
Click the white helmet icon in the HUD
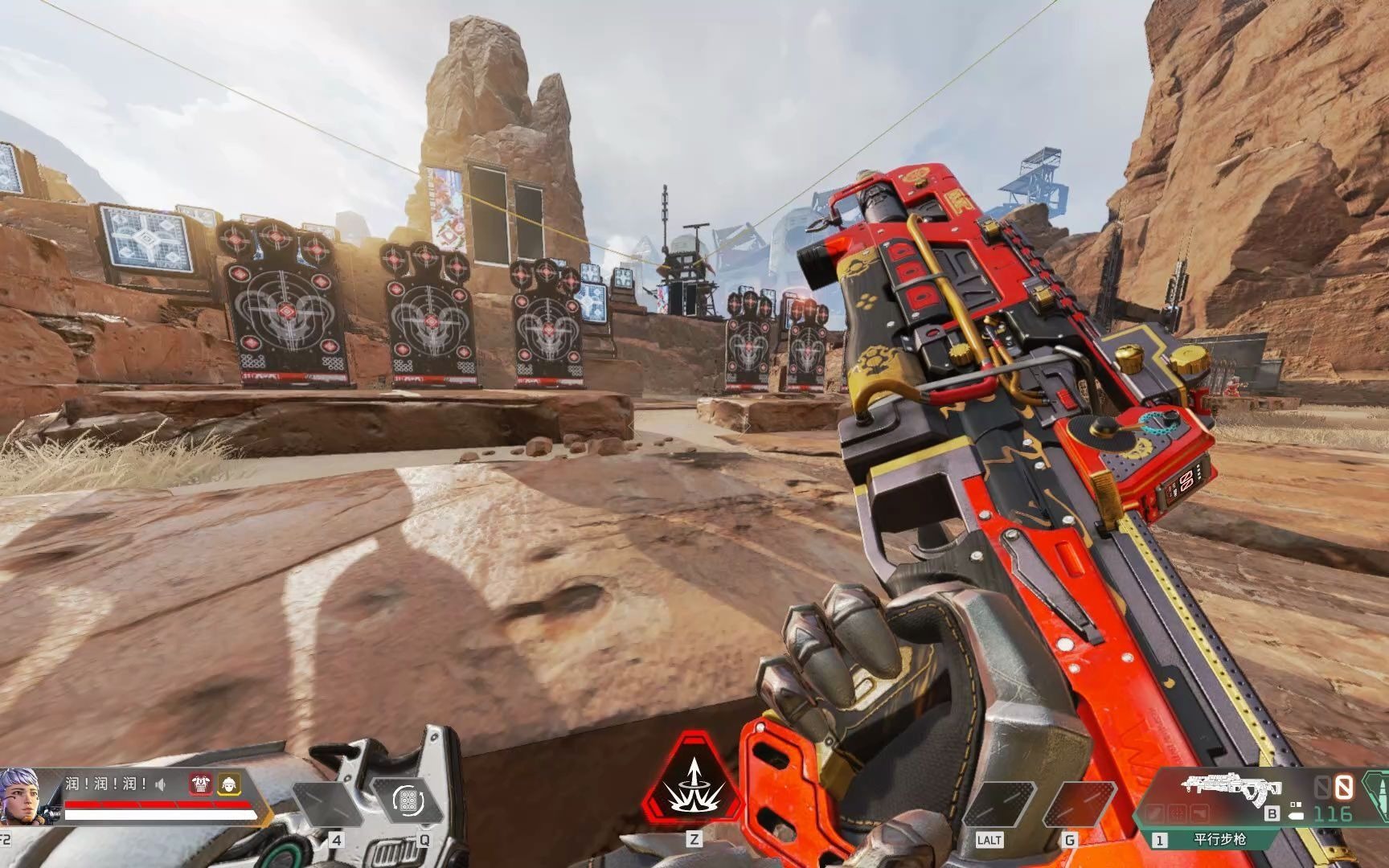(x=229, y=786)
